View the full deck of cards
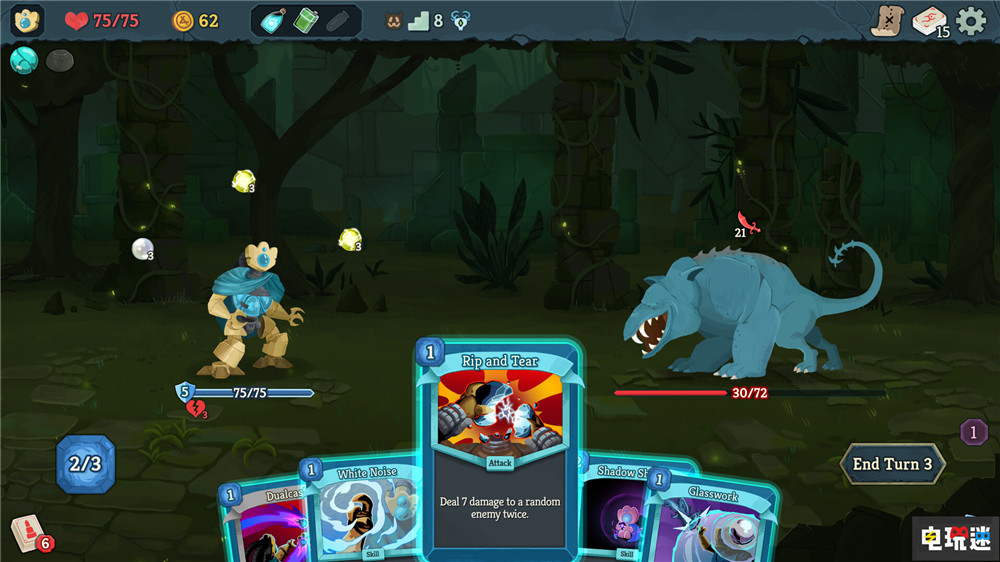 (x=929, y=21)
